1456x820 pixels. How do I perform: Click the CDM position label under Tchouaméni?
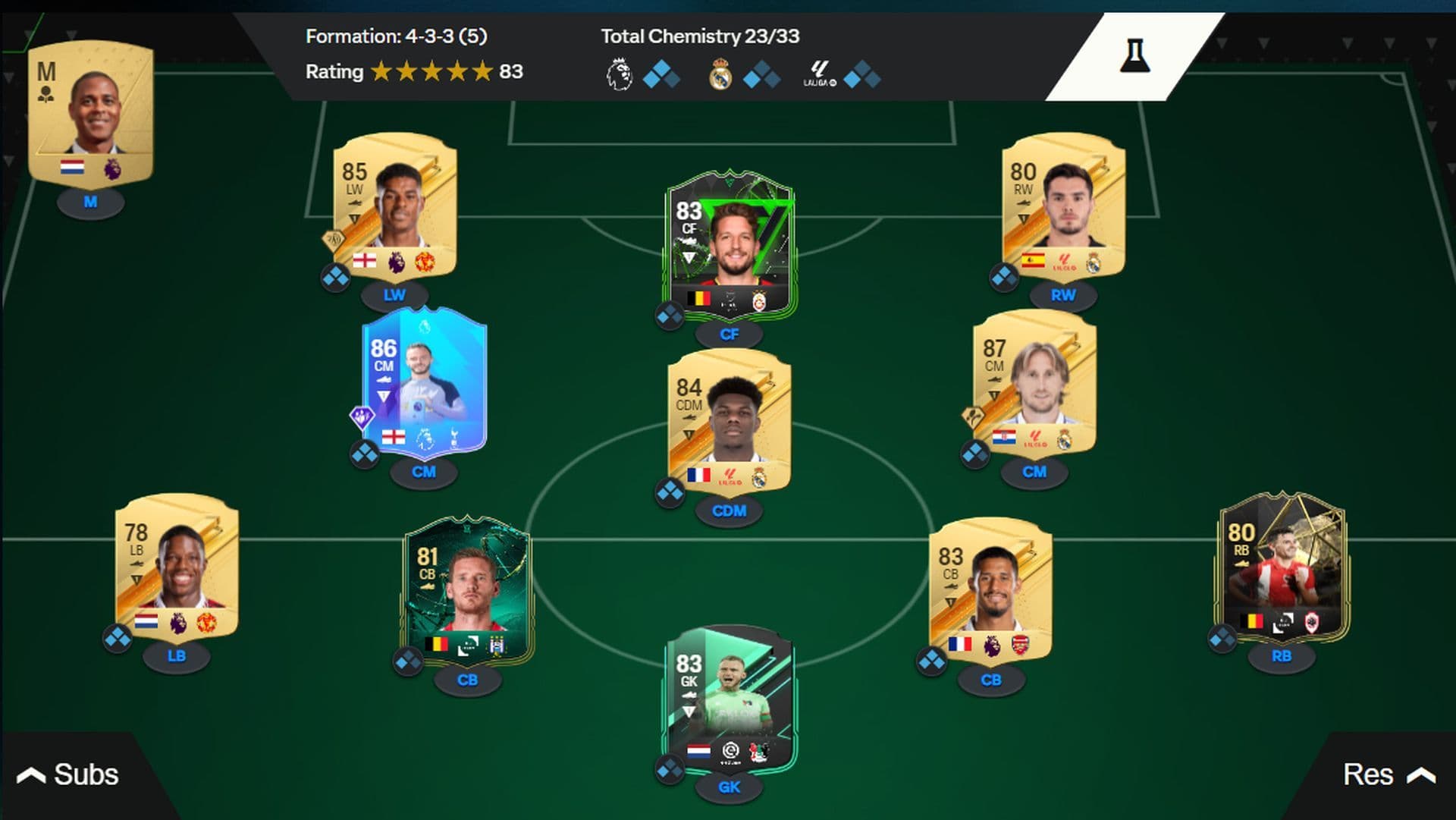click(x=729, y=511)
